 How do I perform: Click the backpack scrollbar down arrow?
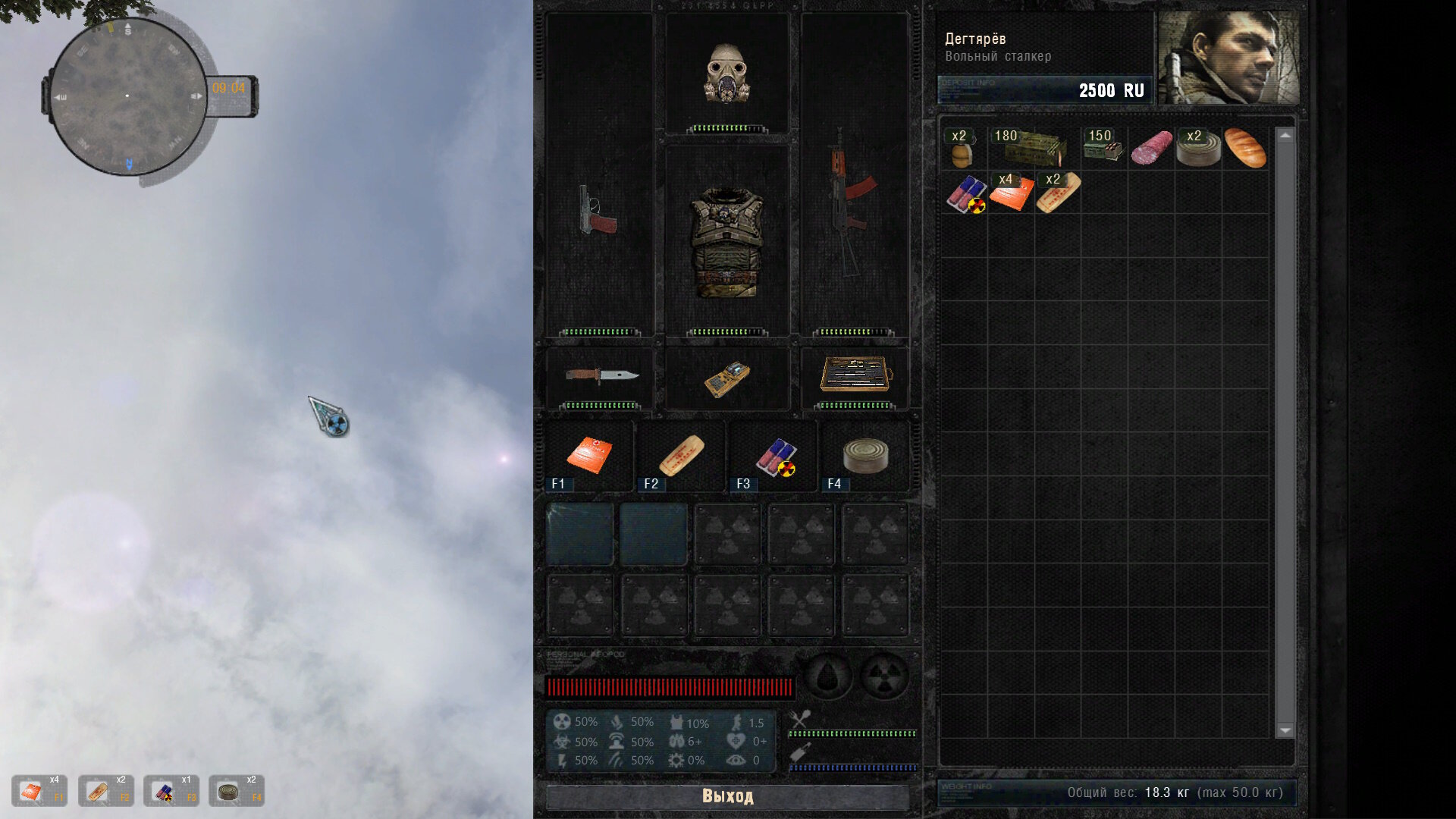tap(1285, 730)
